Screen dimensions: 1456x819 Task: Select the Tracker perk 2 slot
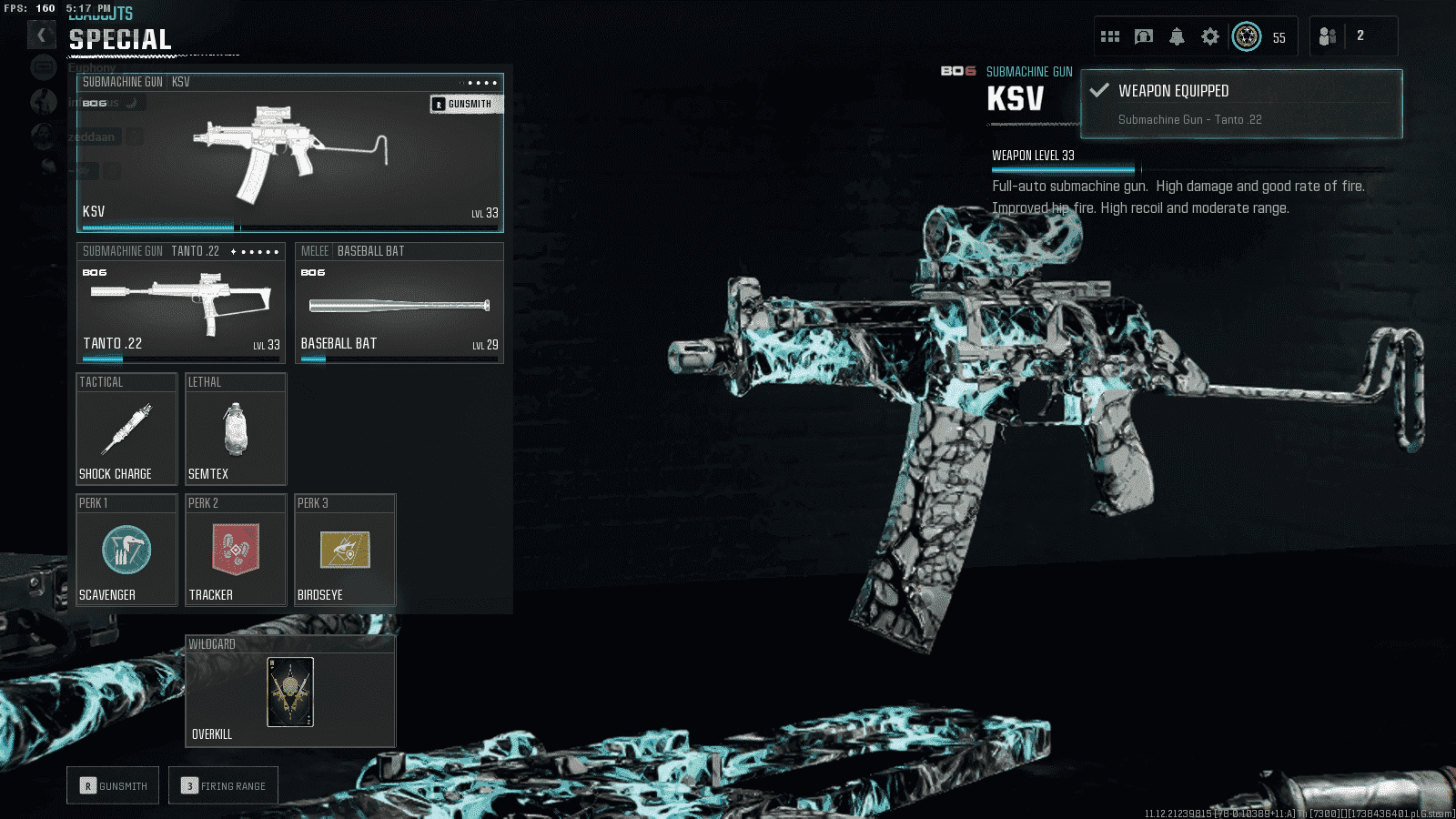point(236,551)
